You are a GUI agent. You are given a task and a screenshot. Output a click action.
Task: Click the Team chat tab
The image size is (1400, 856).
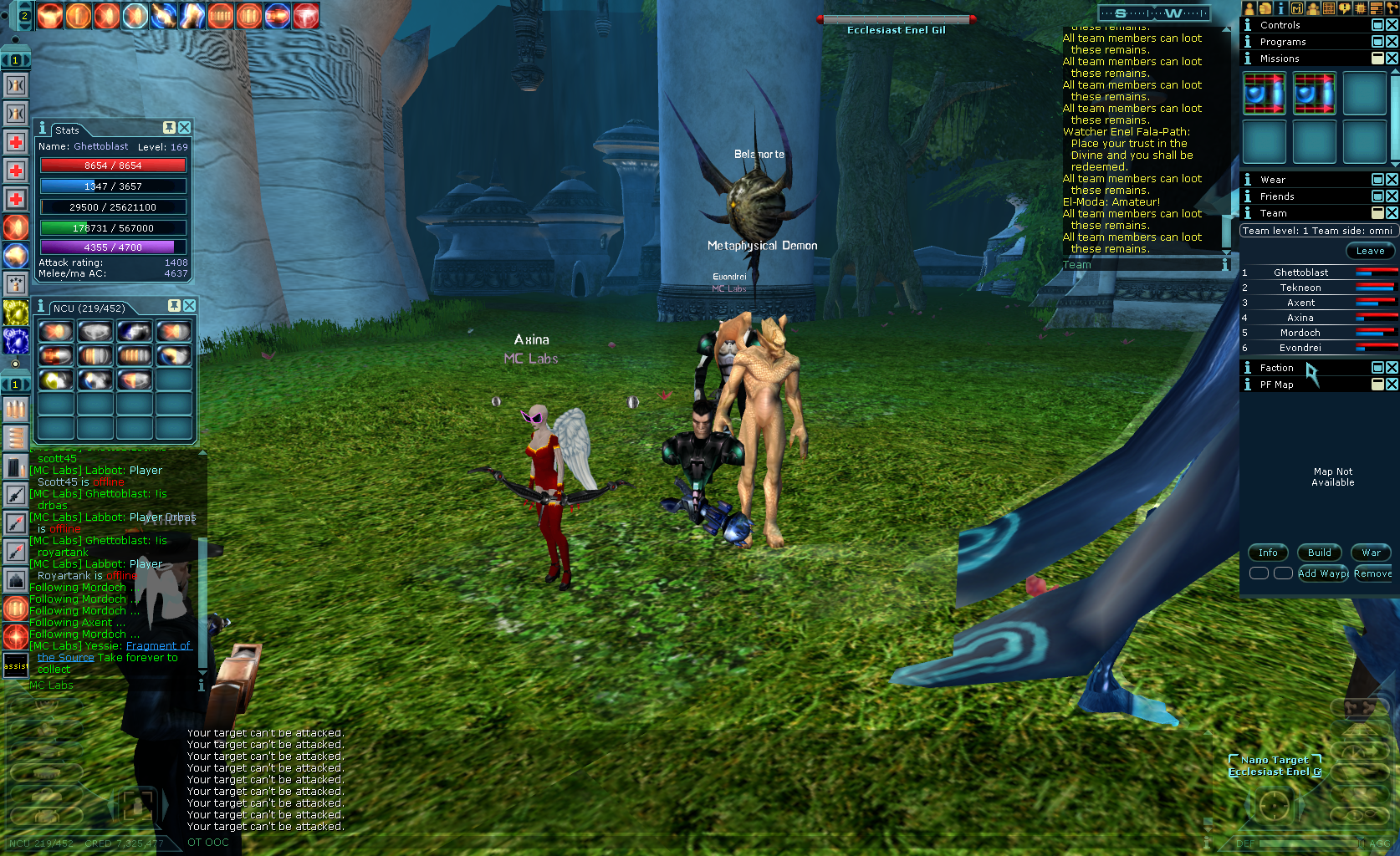click(x=1076, y=265)
